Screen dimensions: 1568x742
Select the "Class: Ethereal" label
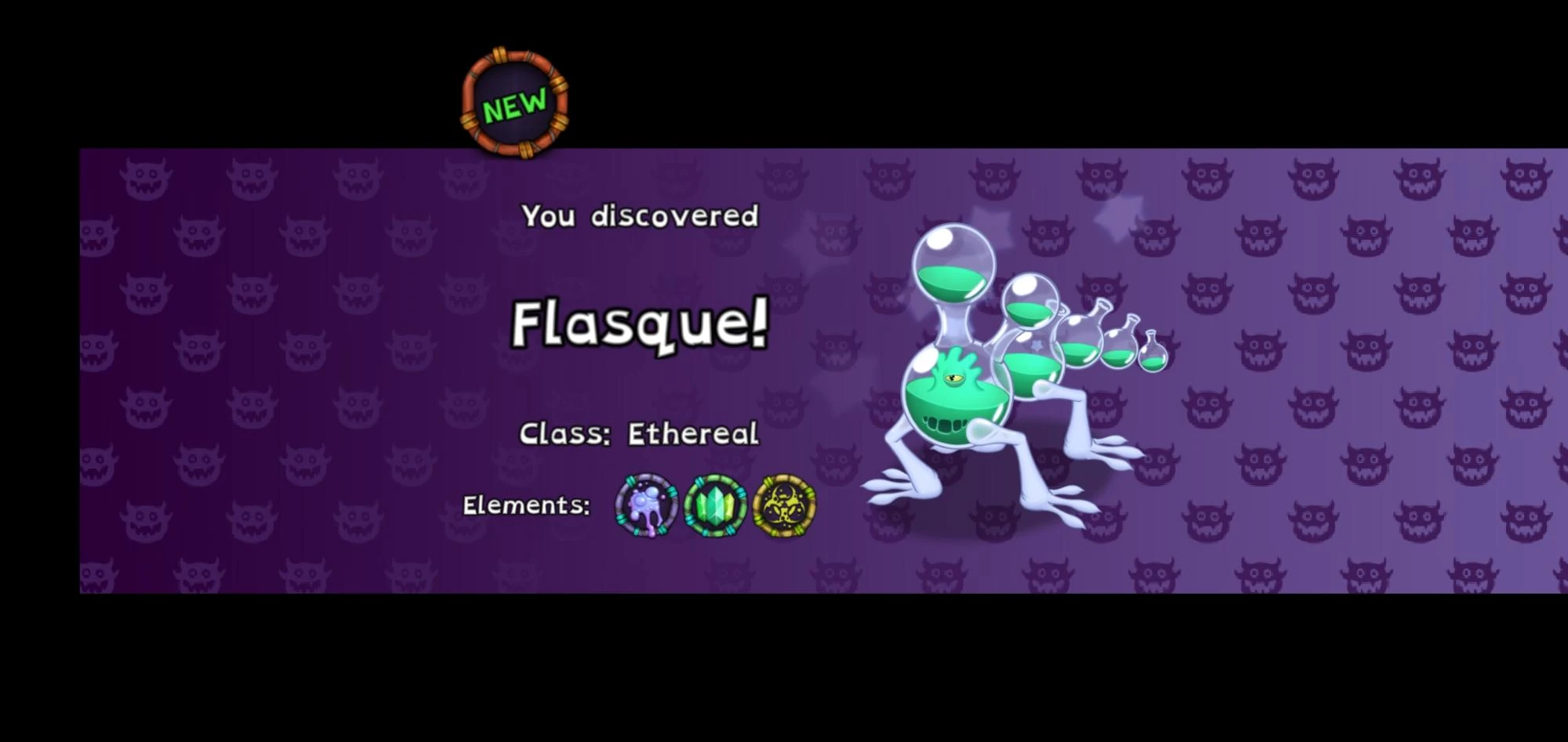(639, 433)
